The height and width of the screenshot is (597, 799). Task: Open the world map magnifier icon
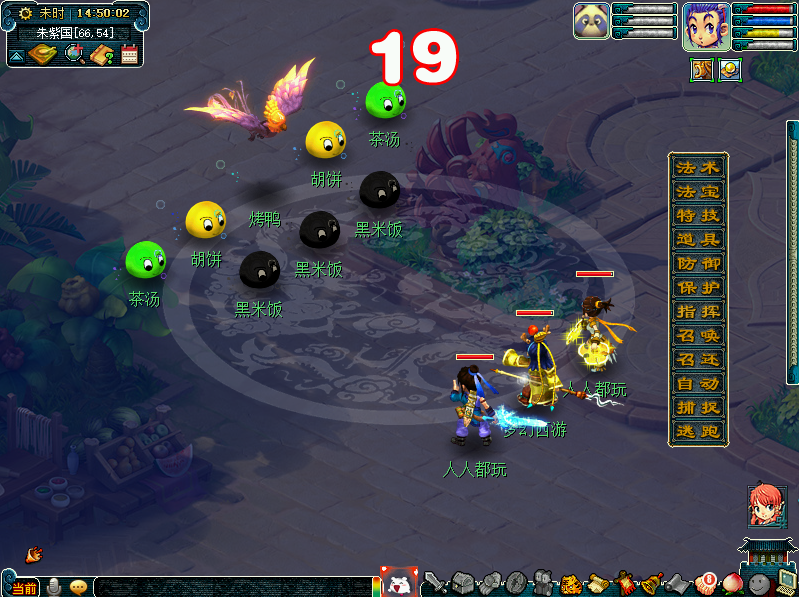click(74, 54)
